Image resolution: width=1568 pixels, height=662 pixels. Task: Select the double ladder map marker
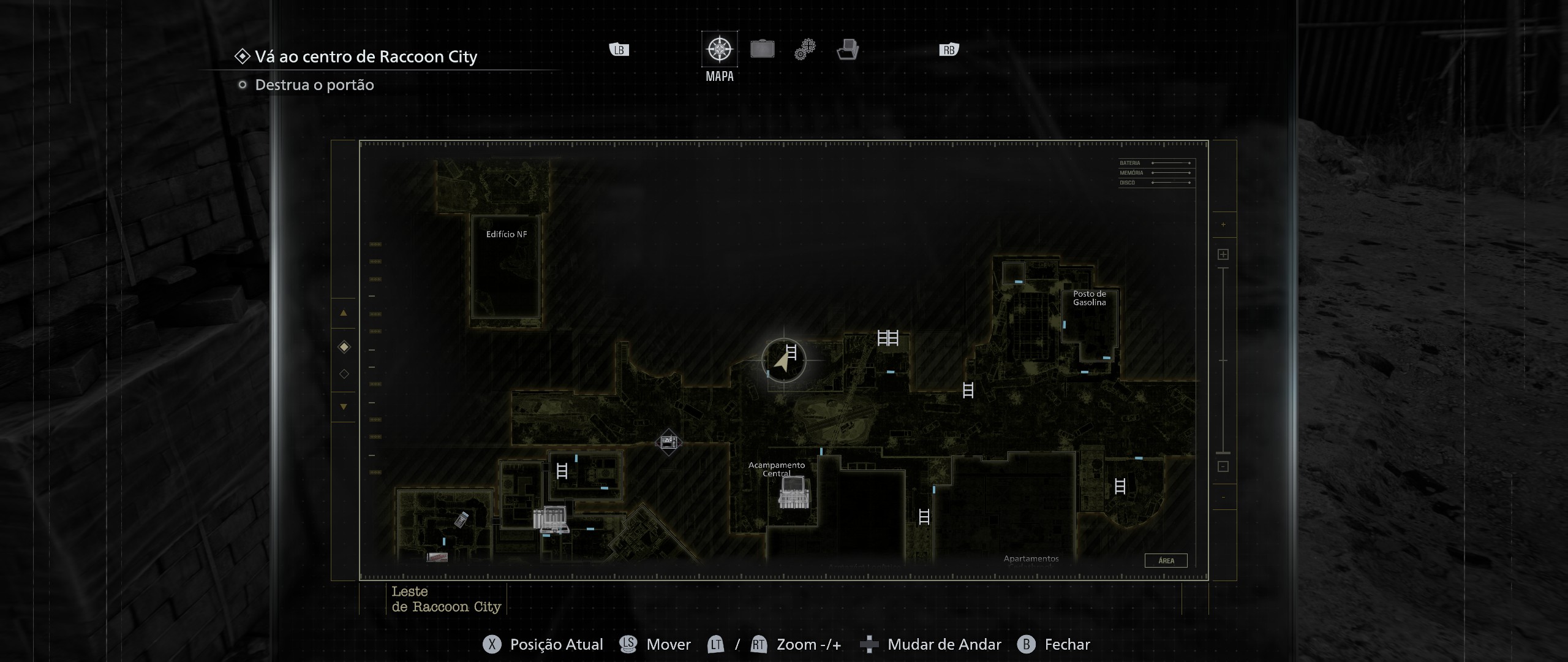[x=888, y=338]
